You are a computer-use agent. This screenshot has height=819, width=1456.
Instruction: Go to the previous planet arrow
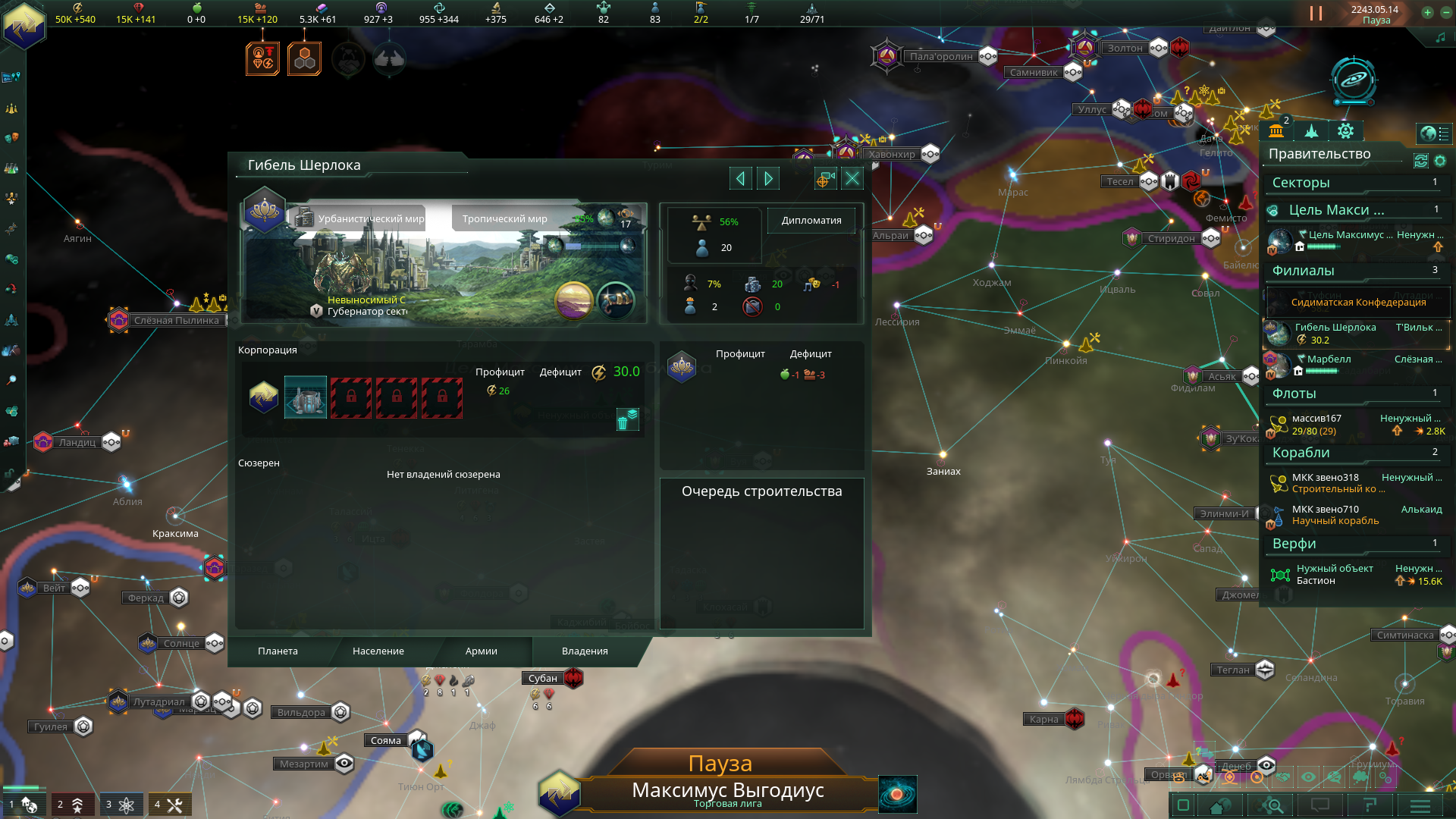click(x=740, y=178)
